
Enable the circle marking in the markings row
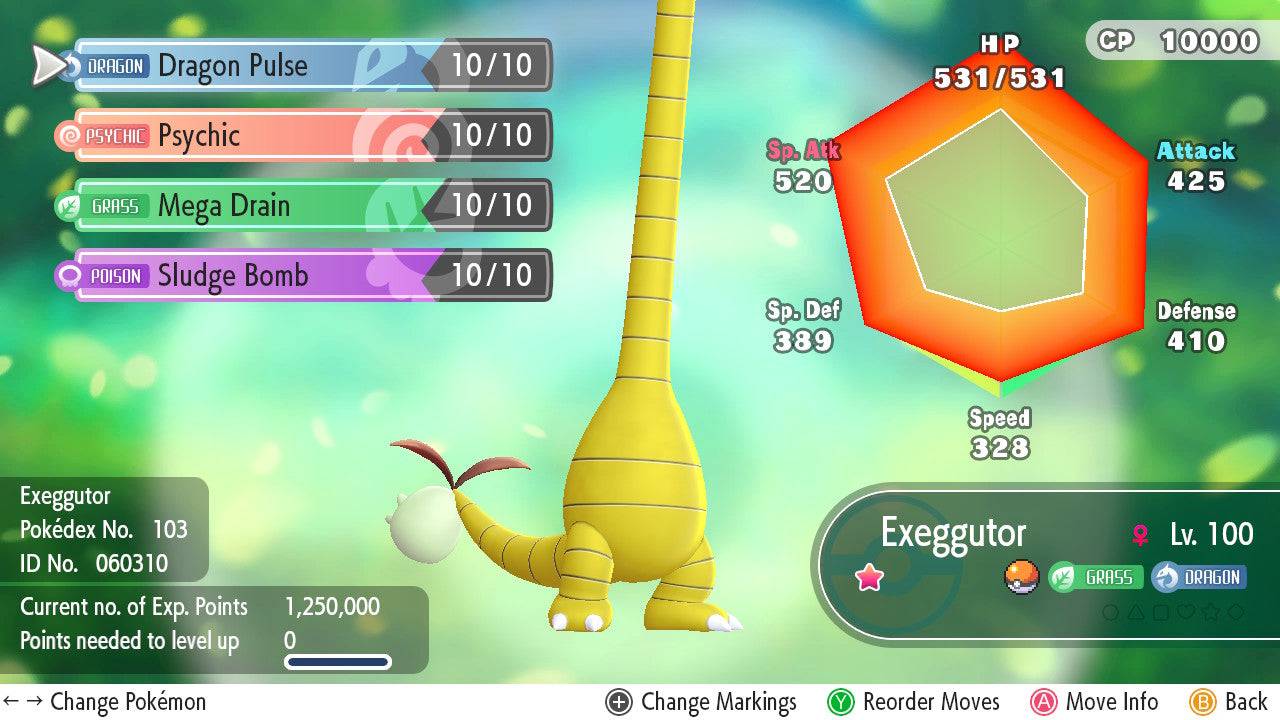tap(1111, 611)
